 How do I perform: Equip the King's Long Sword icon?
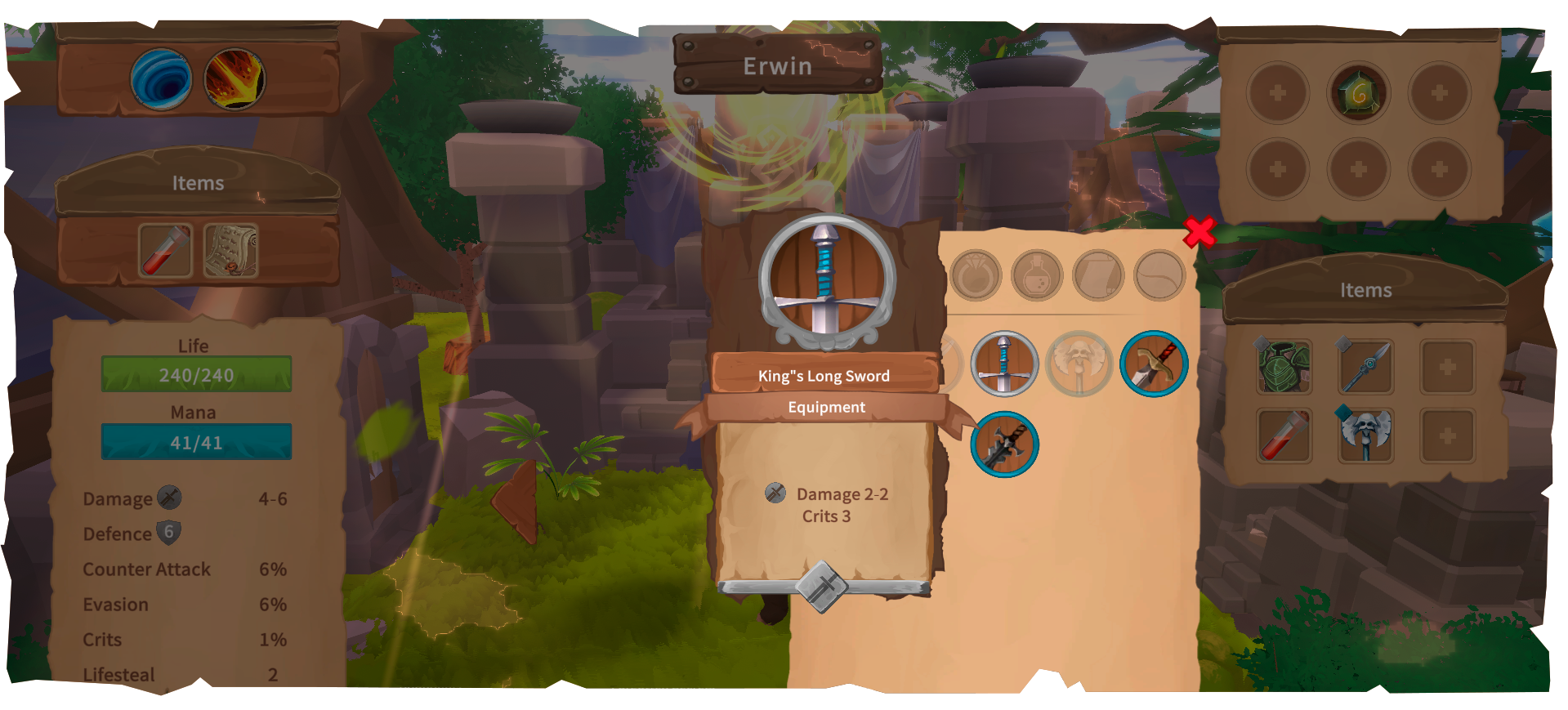point(1004,365)
